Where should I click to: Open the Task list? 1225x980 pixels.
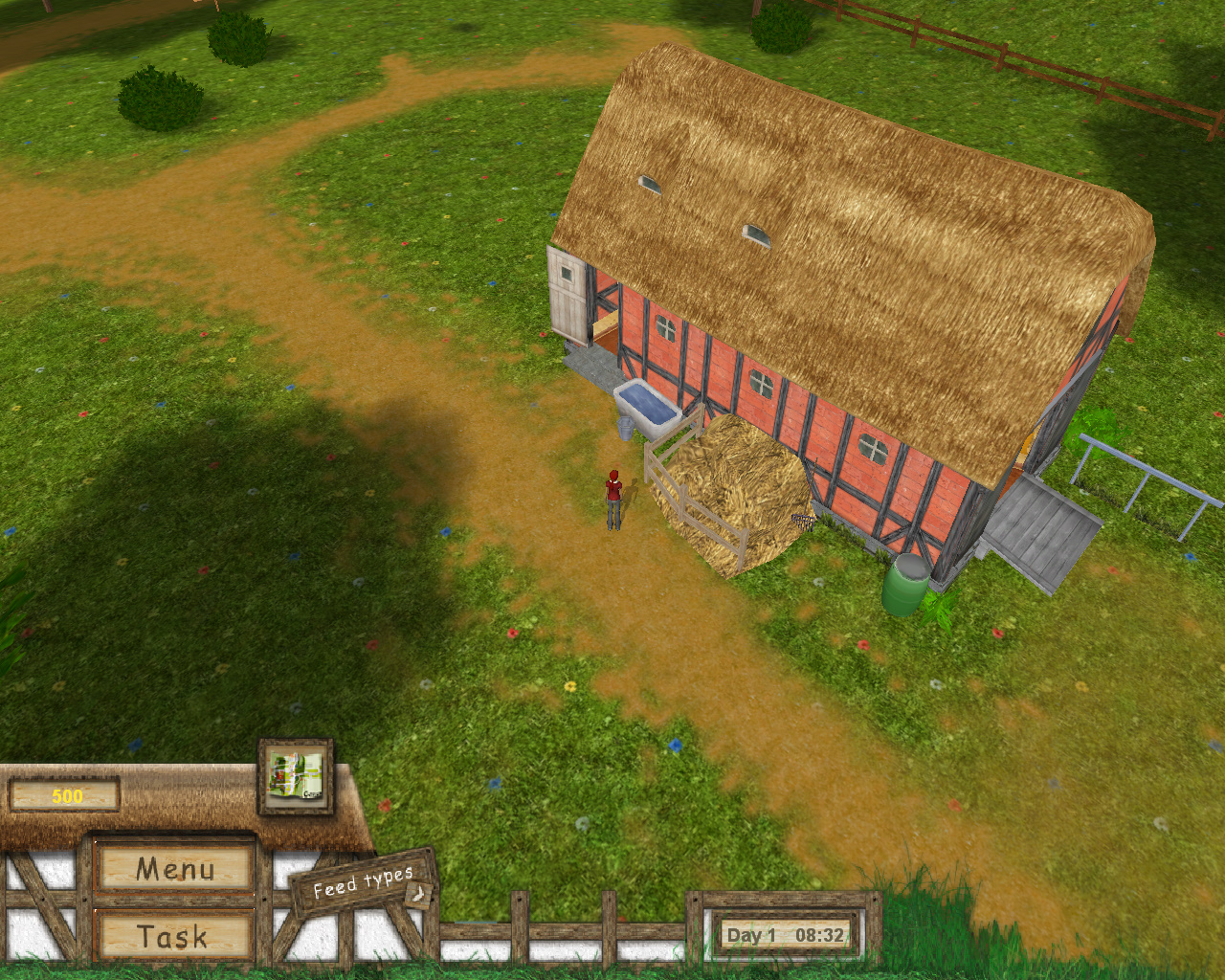coord(176,937)
